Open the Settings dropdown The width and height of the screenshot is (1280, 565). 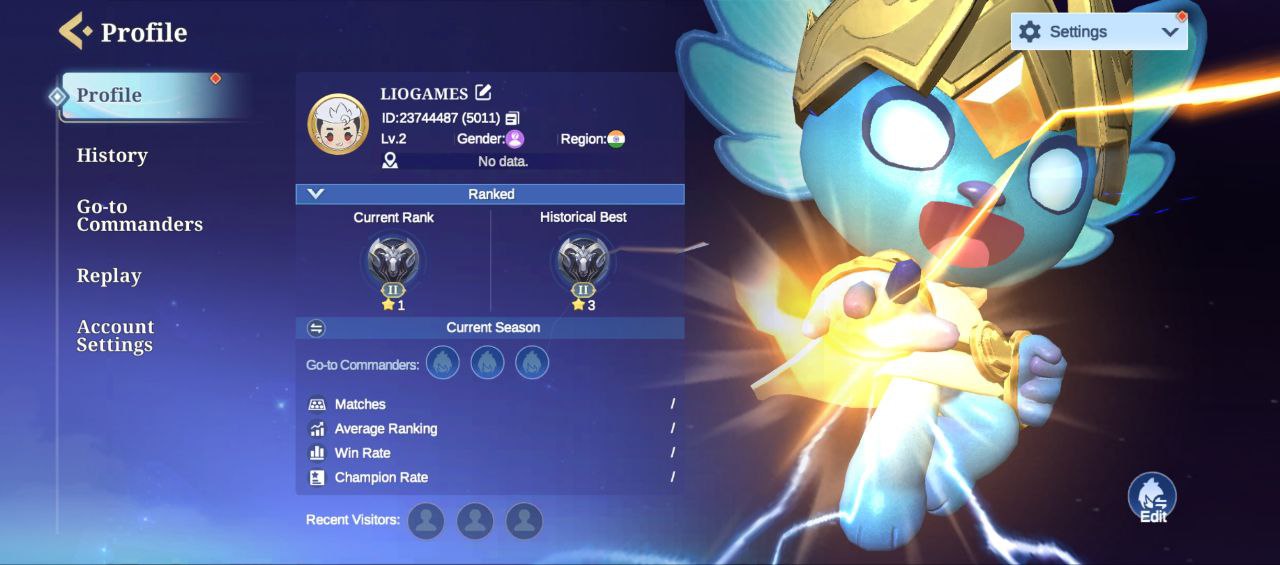1098,32
